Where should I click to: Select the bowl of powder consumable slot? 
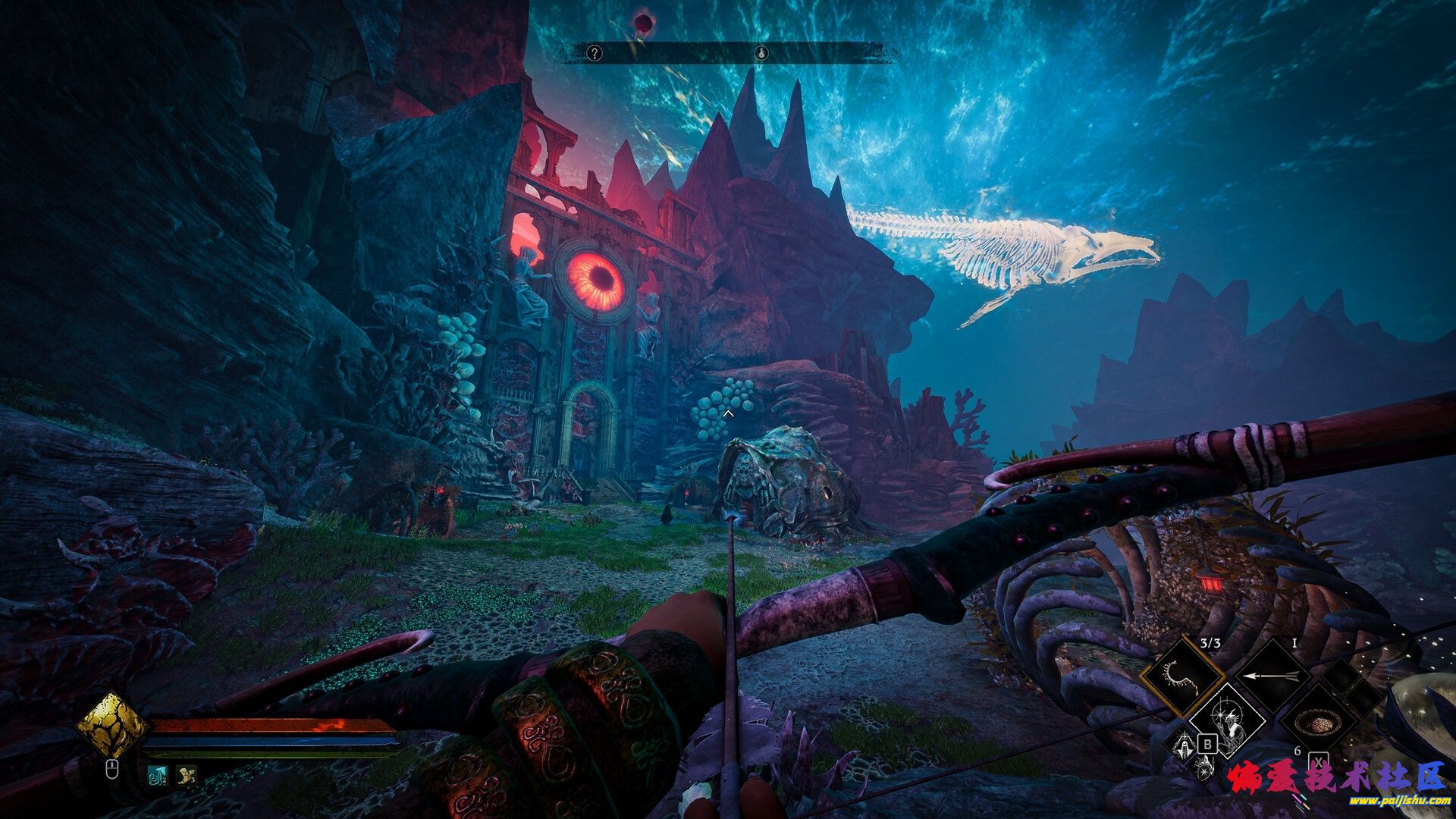(x=1316, y=720)
